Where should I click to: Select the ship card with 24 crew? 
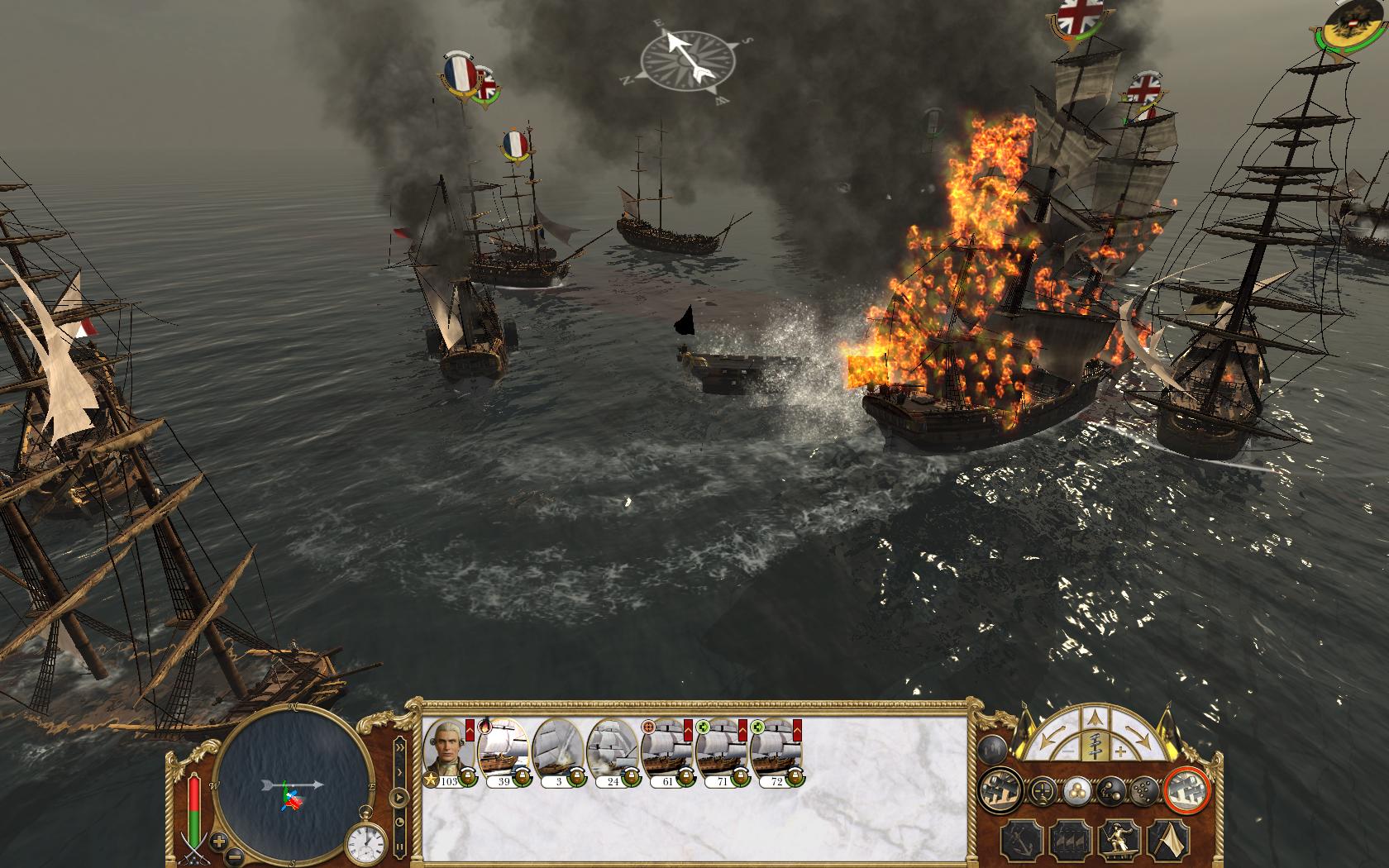click(x=613, y=751)
